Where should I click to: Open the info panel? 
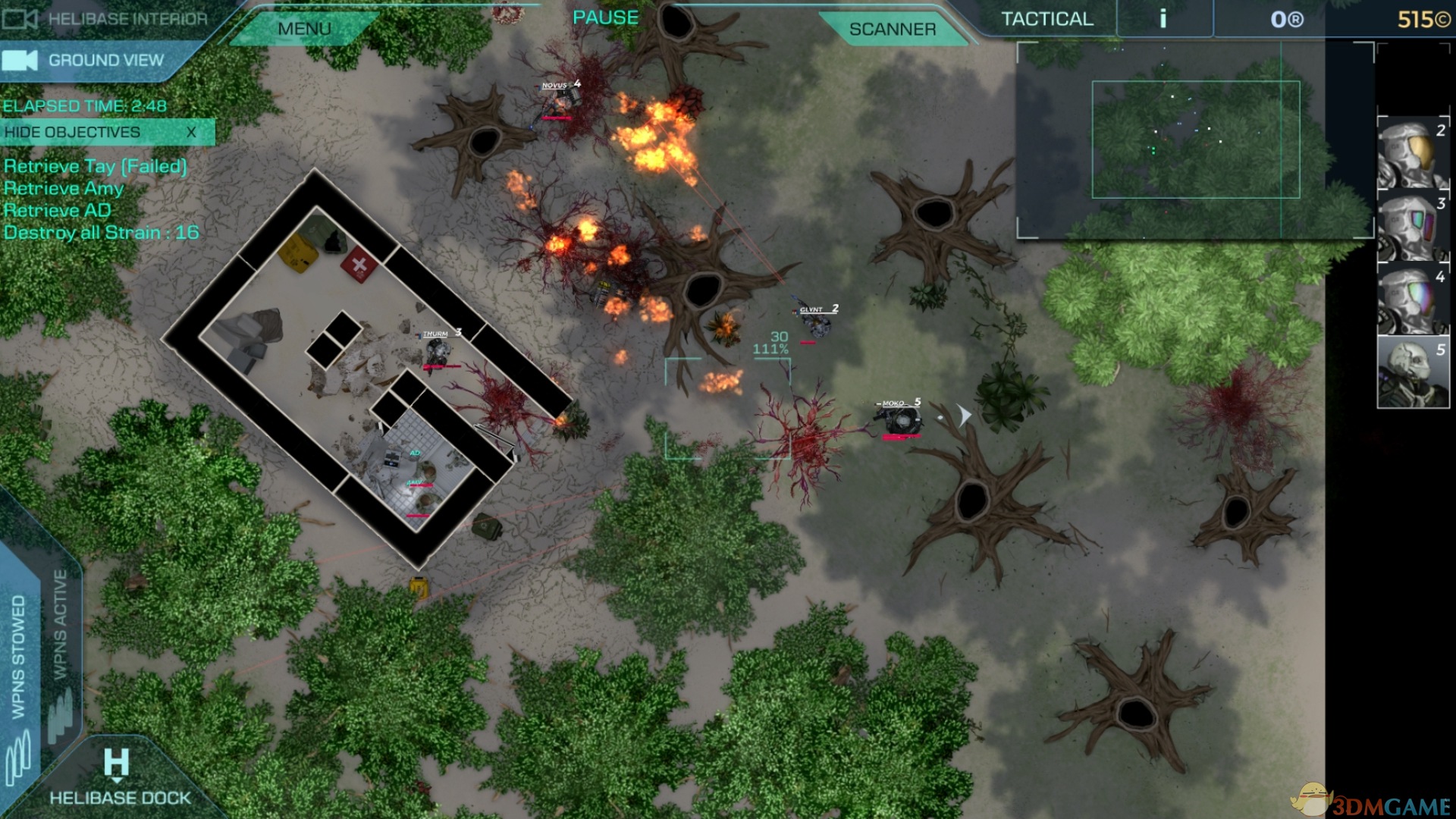1163,19
